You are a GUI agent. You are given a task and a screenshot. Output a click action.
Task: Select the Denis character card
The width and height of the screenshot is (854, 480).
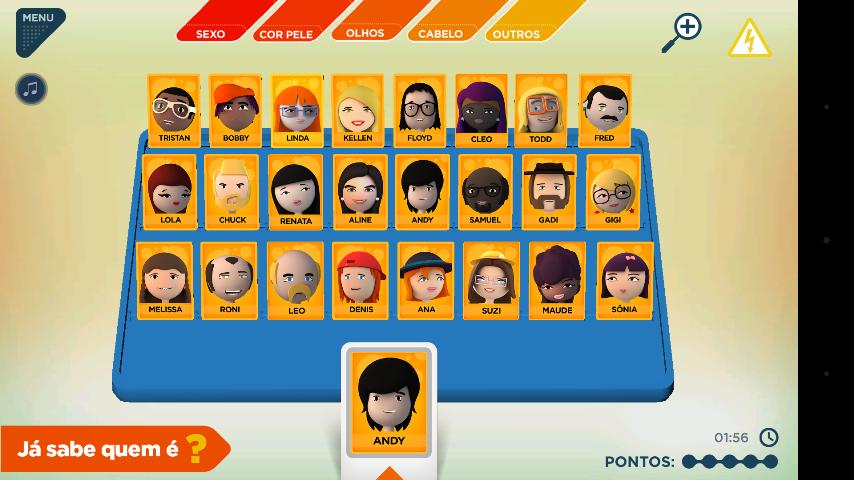(x=360, y=280)
